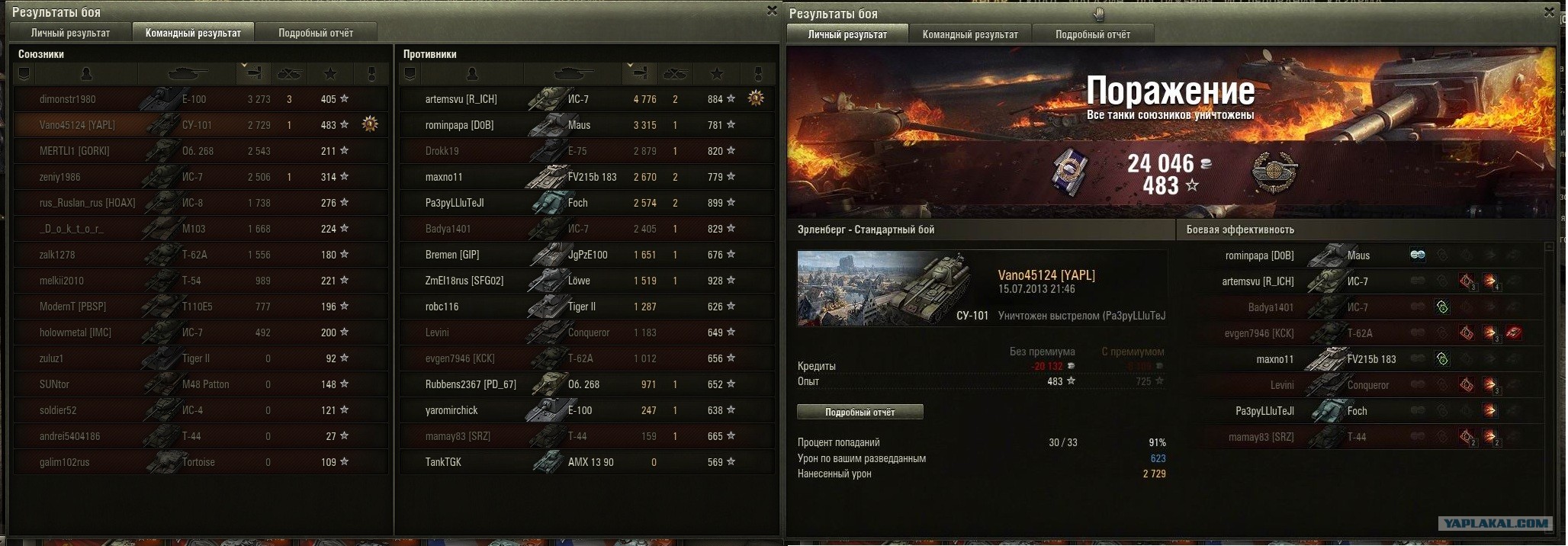Screen dimensions: 1568x546
Task: Pick TankTGK's AMX 13 90 row
Action: (586, 462)
